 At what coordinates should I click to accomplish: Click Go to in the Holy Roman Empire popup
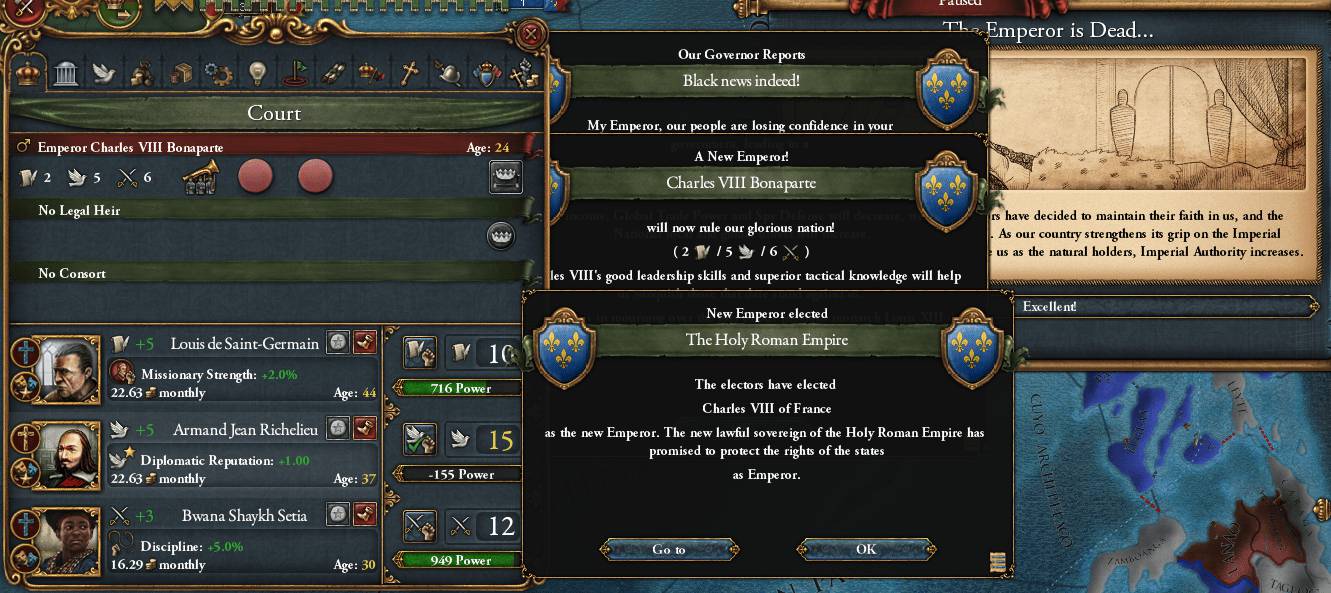(x=669, y=549)
